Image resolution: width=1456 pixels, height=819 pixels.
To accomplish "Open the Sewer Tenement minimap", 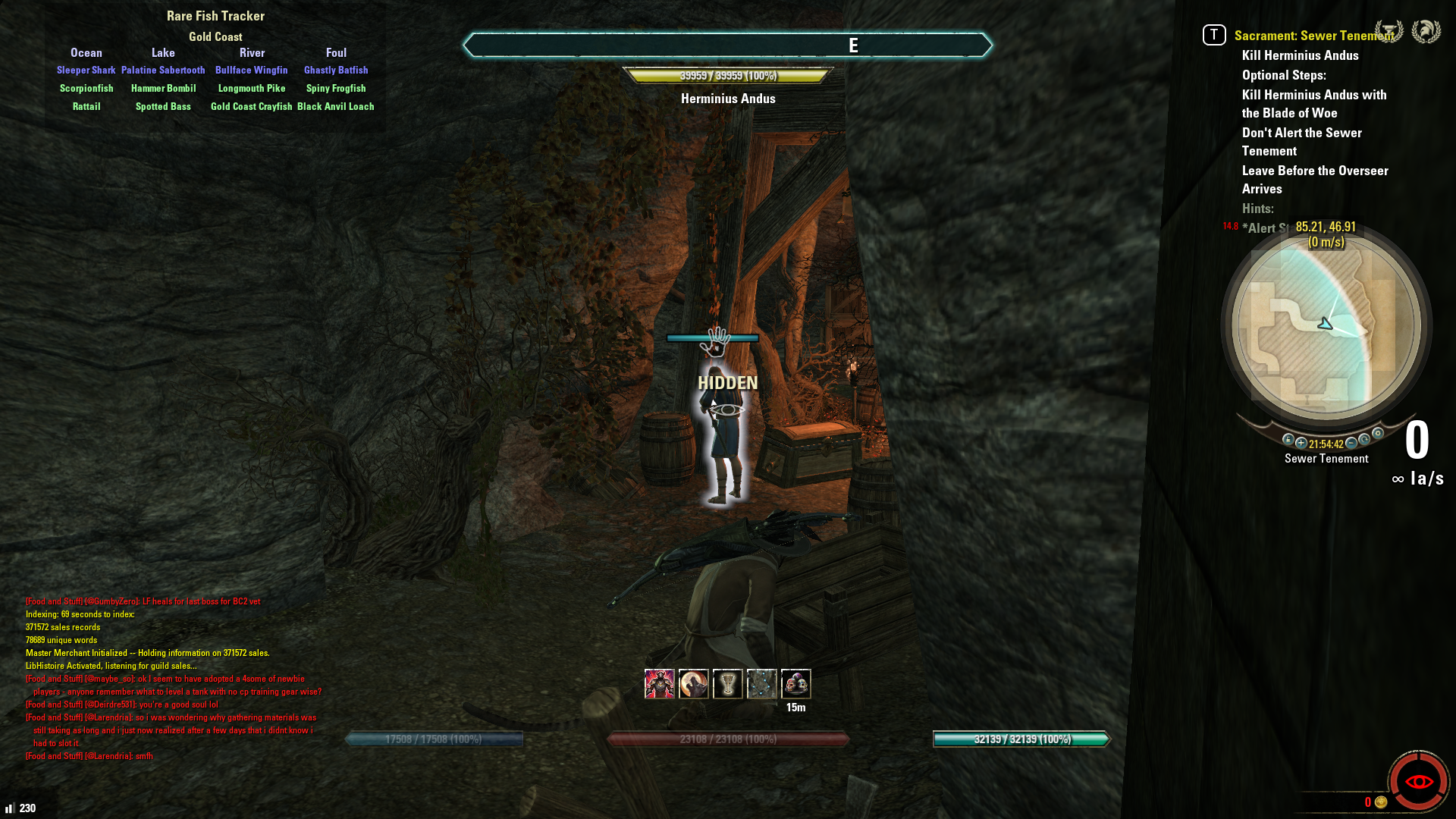I will (1326, 326).
